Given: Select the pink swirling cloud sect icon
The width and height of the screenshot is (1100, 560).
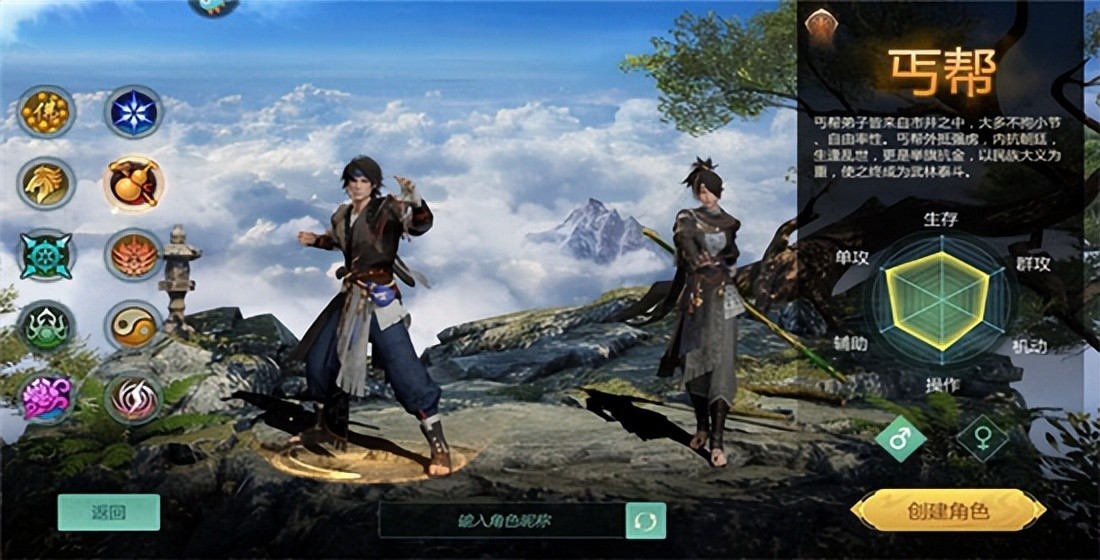Looking at the screenshot, I should [46, 398].
